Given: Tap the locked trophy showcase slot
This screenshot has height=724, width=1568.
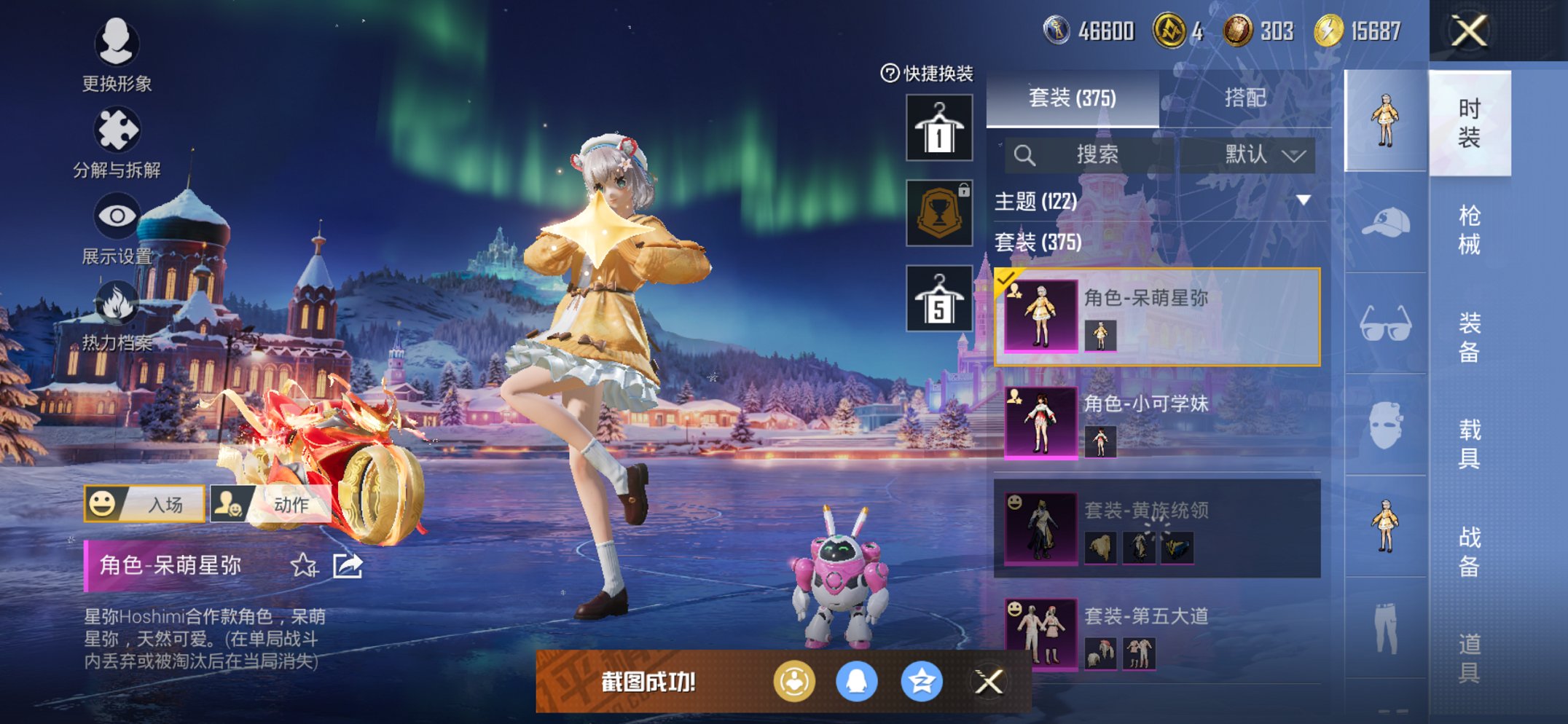Looking at the screenshot, I should (x=938, y=213).
